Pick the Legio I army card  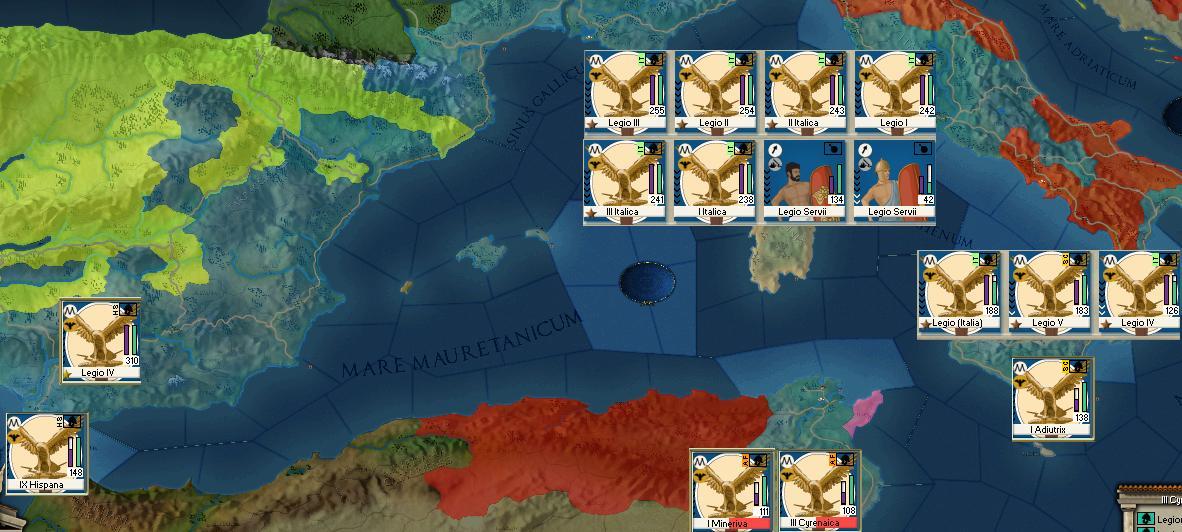(x=894, y=92)
